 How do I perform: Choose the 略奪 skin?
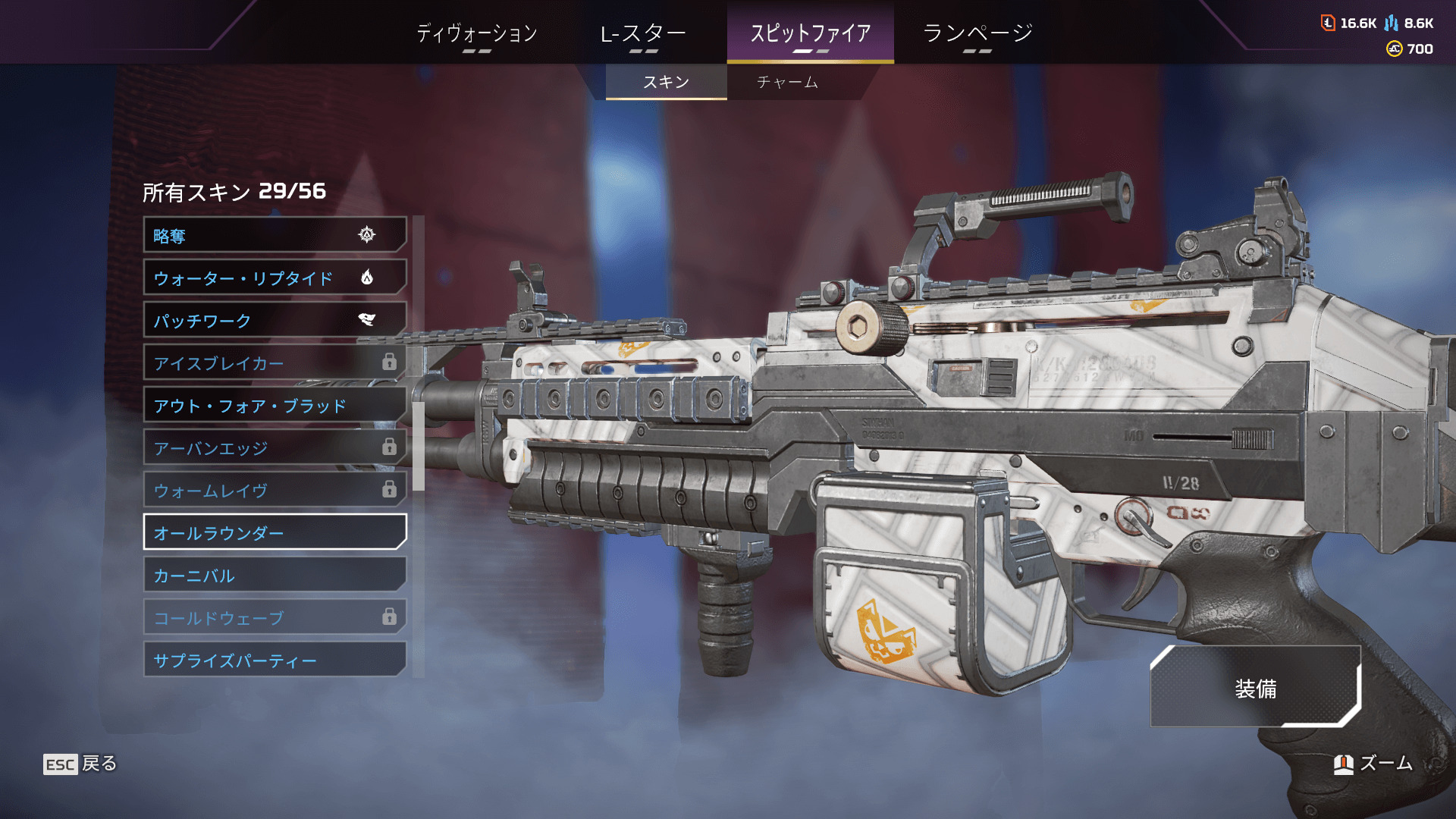click(x=275, y=235)
